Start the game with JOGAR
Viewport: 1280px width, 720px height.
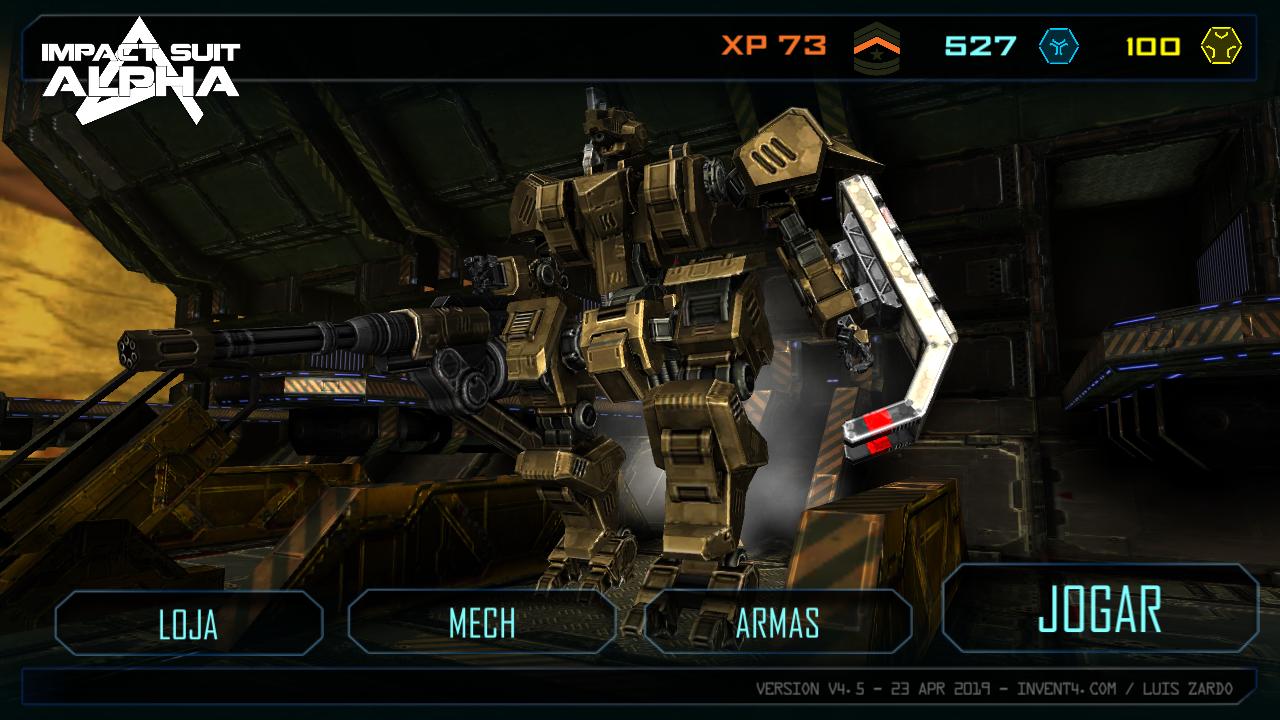(x=1100, y=609)
